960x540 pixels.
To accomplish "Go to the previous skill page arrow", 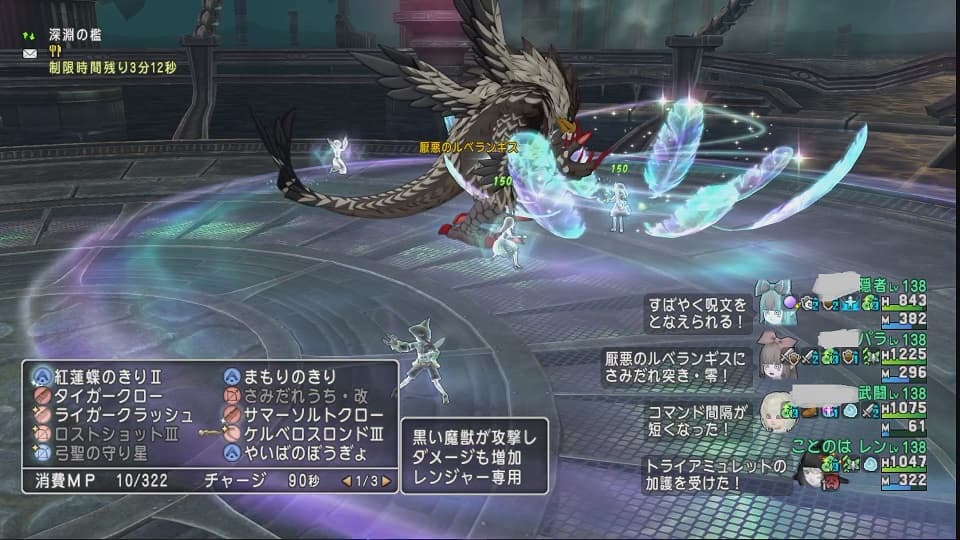I will [347, 481].
